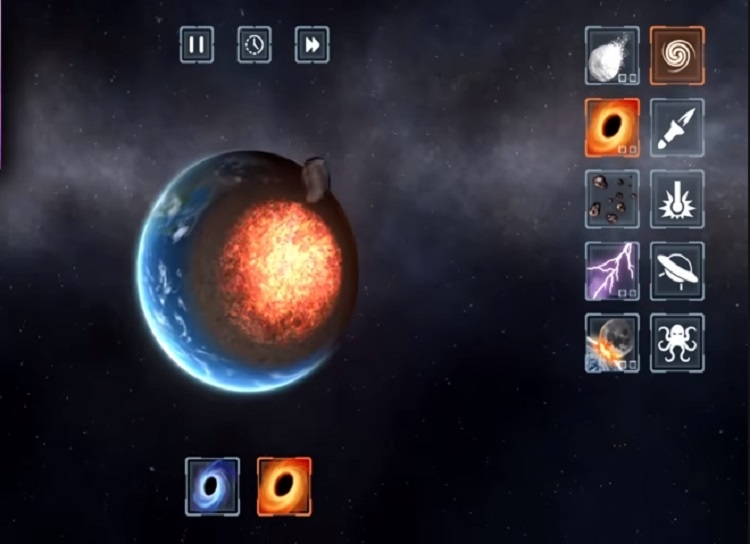Click the clock time control button
The height and width of the screenshot is (544, 750).
tap(255, 45)
